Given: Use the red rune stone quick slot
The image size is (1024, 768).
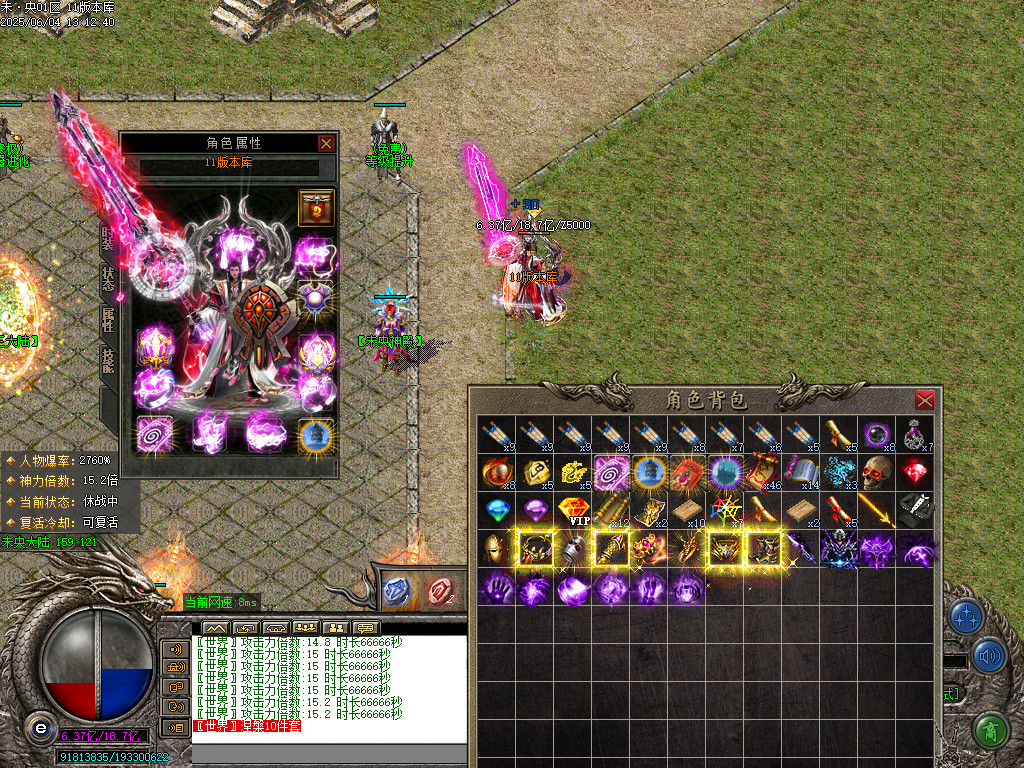Looking at the screenshot, I should point(439,592).
